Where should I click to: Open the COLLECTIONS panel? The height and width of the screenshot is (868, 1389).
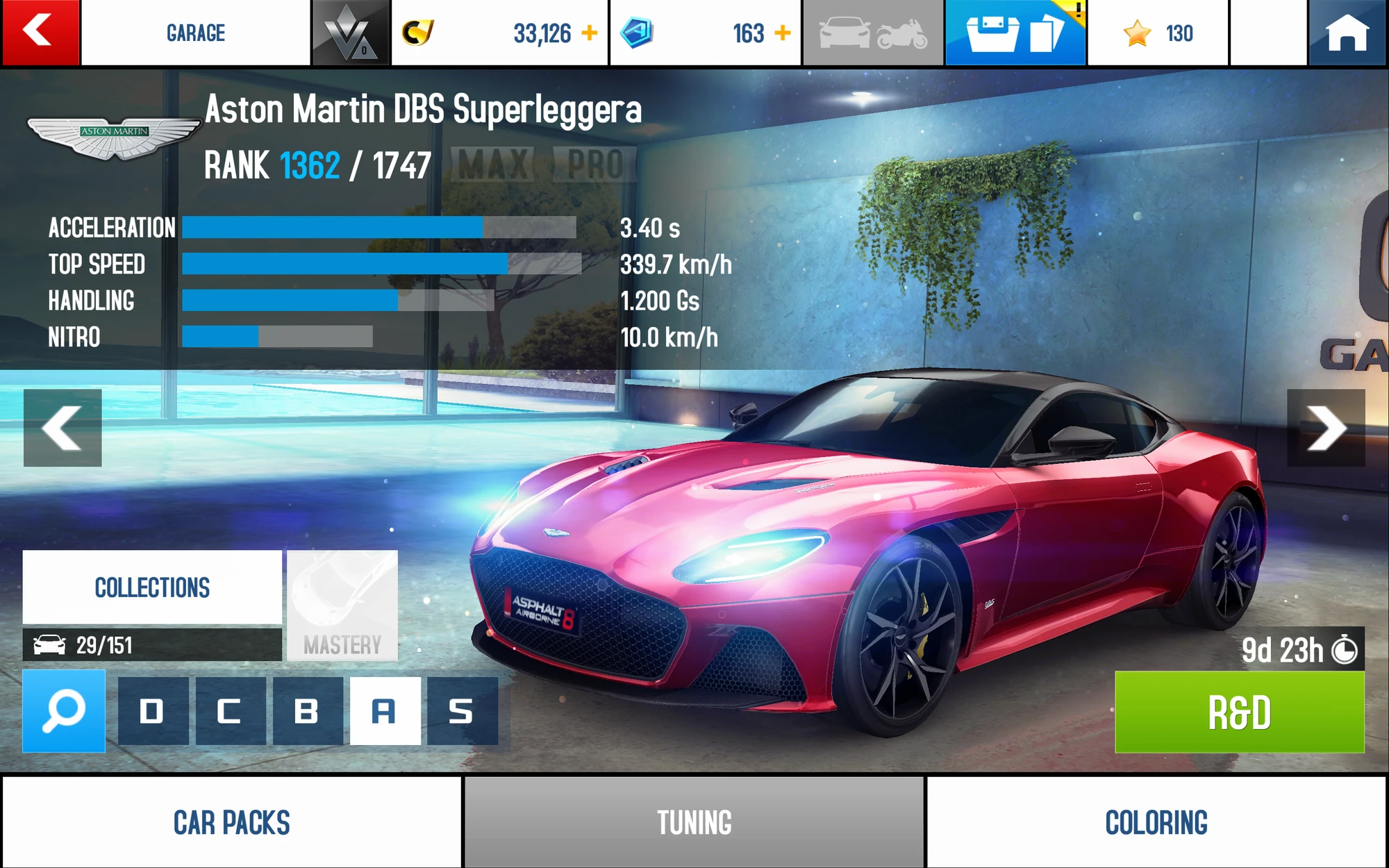click(x=152, y=587)
